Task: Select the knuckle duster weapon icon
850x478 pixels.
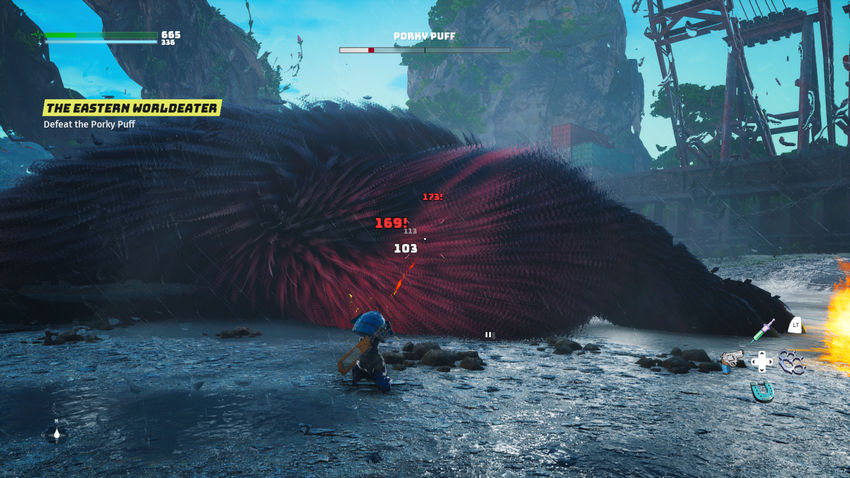Action: [792, 361]
